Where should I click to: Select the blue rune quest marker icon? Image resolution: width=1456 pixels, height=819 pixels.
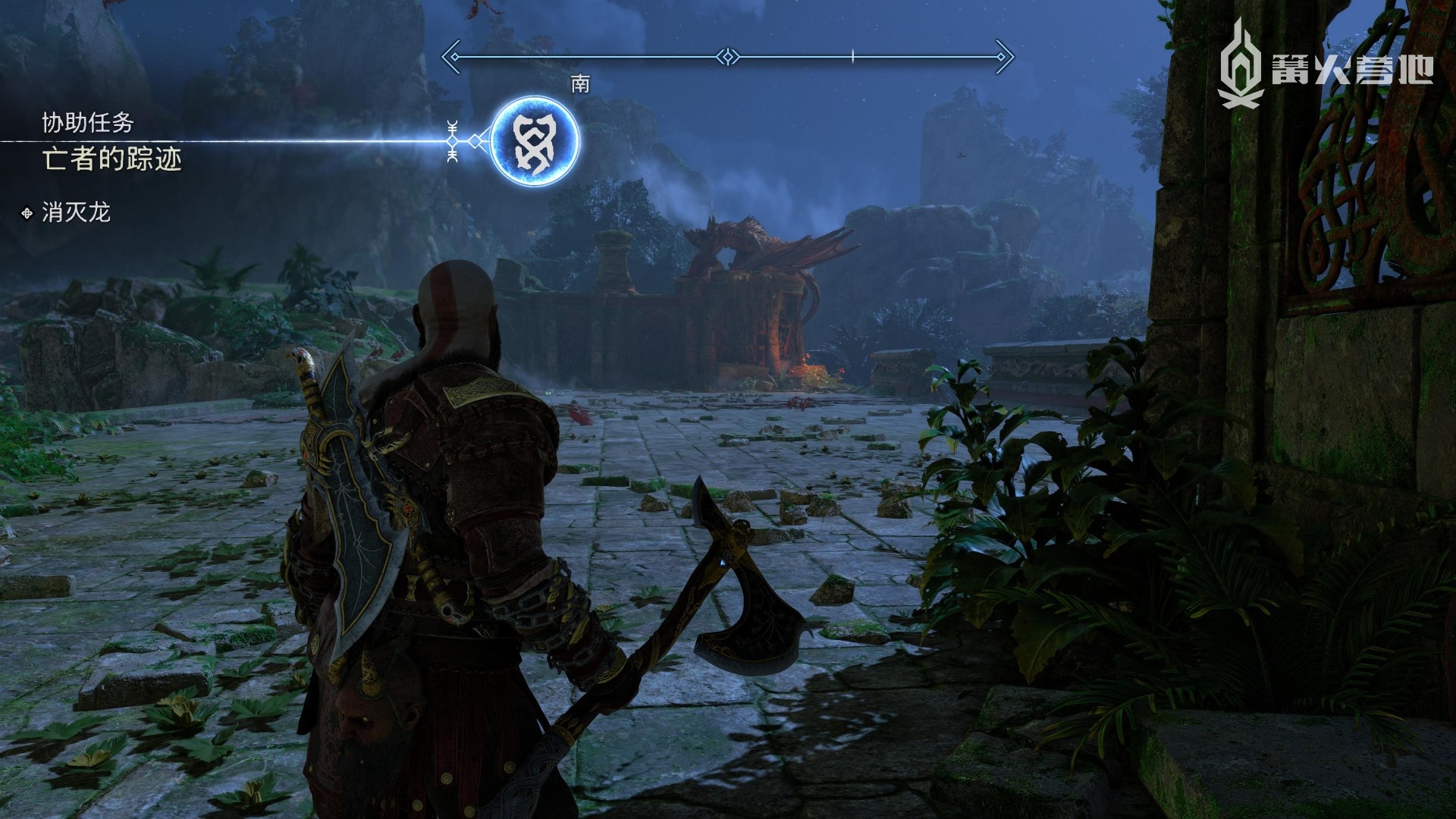535,142
